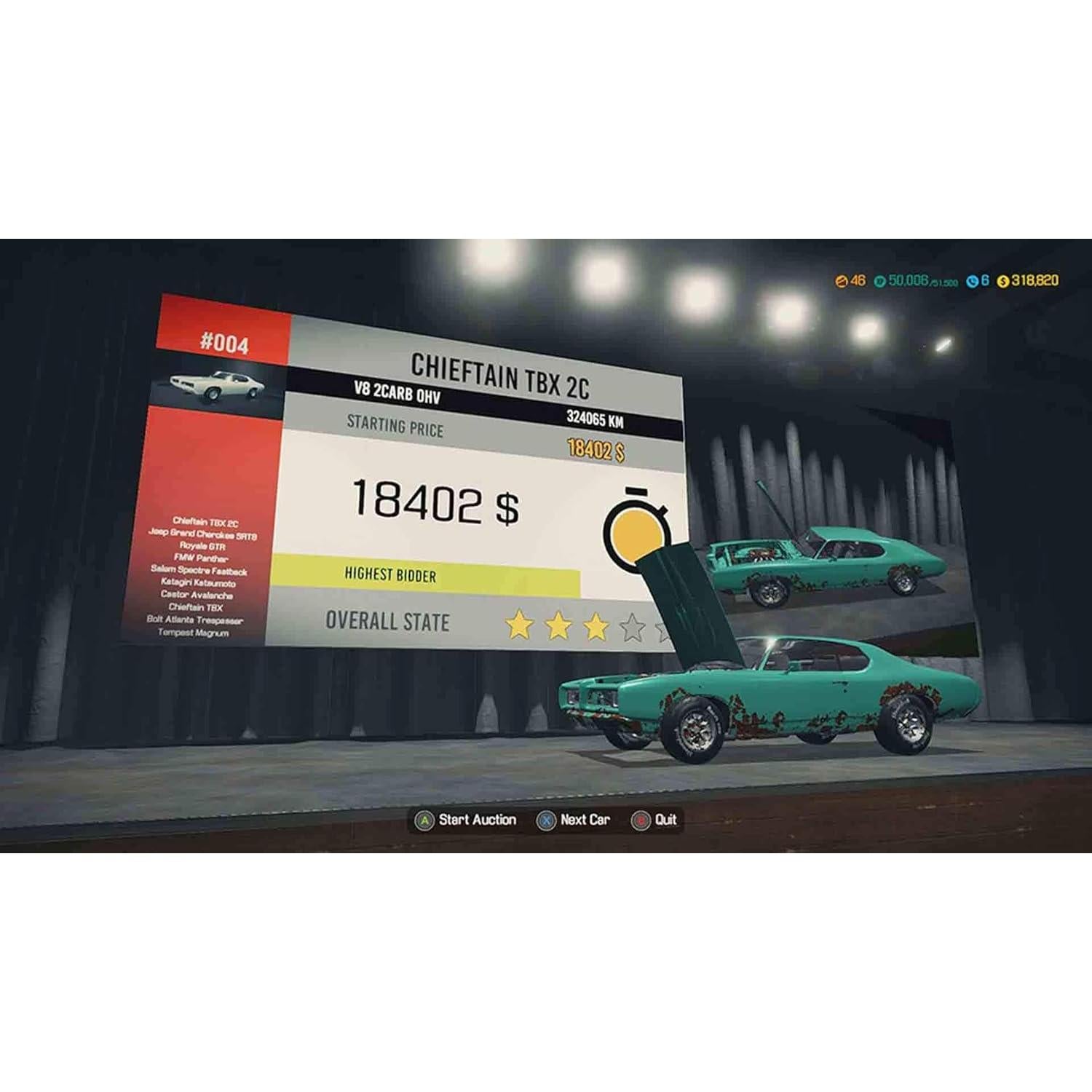The image size is (1092, 1092).
Task: Click the empty fourth star rating
Action: [x=632, y=626]
